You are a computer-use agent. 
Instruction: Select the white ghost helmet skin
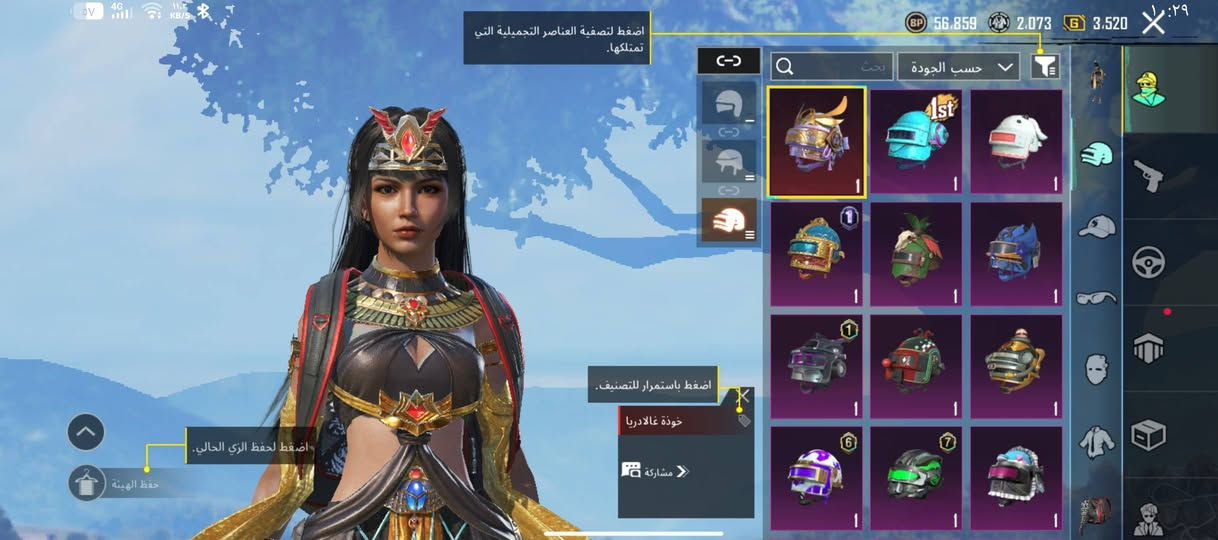pyautogui.click(x=1016, y=142)
